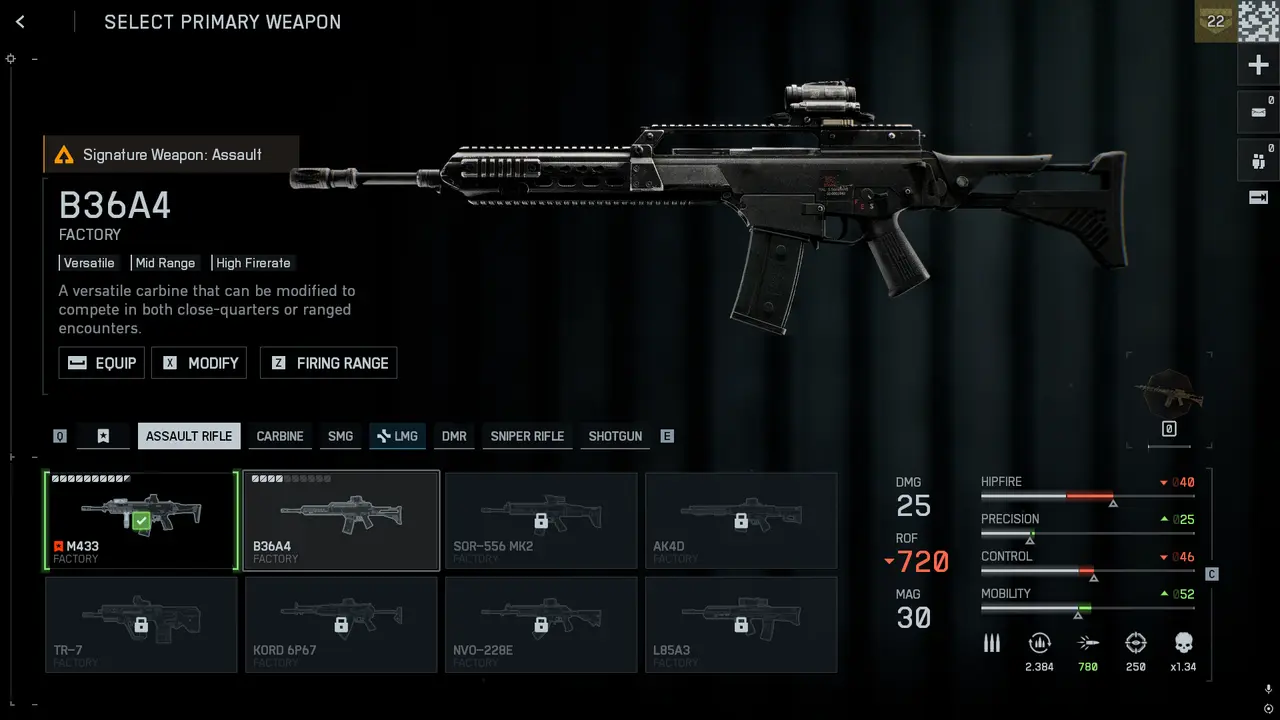Click the locked SOR-556 MK2 tile
The width and height of the screenshot is (1280, 720).
[541, 520]
